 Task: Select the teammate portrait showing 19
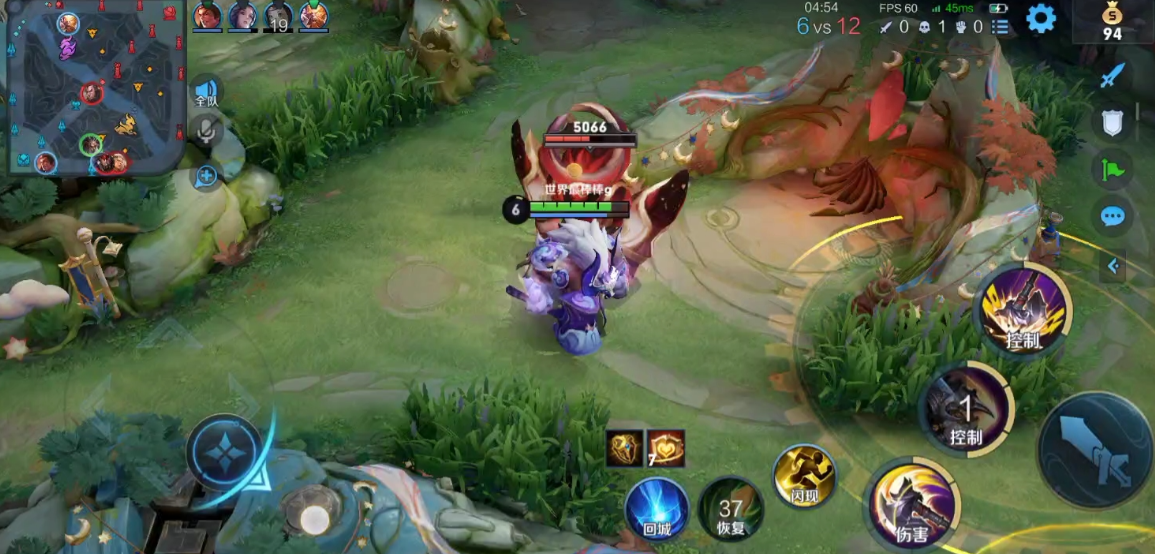277,16
